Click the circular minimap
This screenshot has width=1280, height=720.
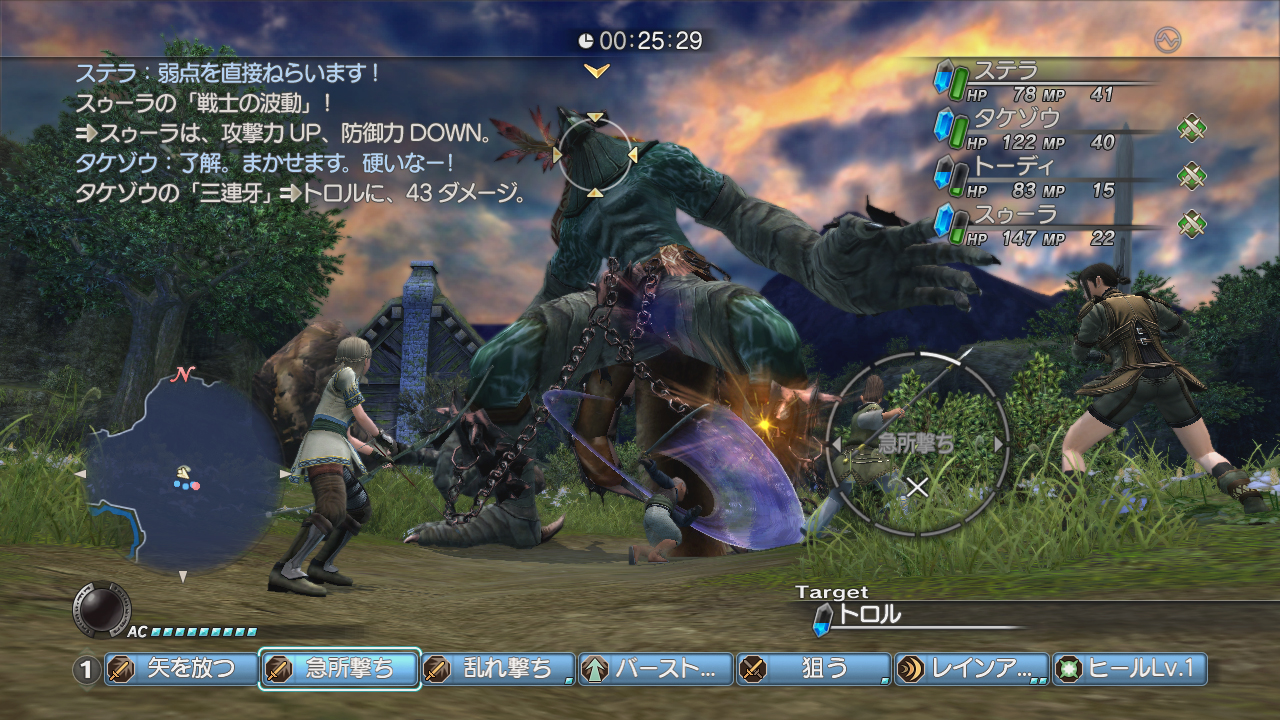point(183,472)
